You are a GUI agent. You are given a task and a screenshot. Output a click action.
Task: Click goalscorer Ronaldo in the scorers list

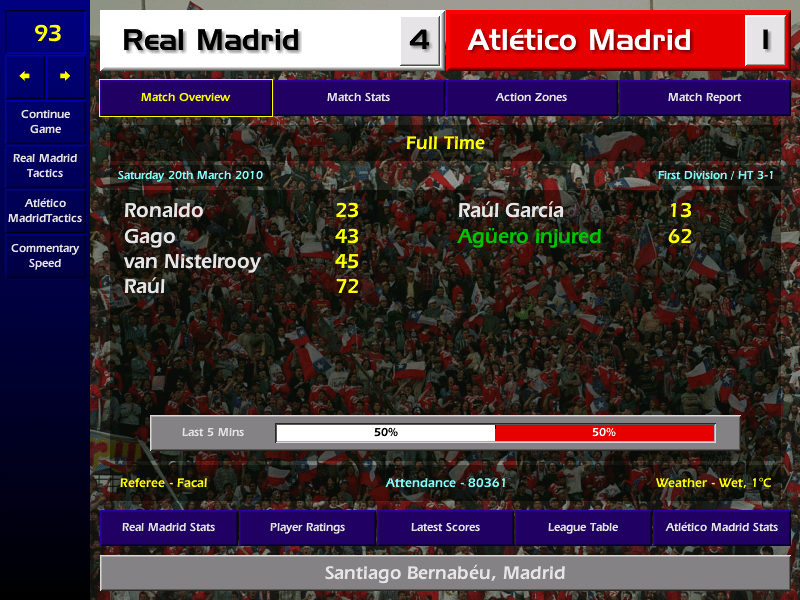[x=164, y=210]
